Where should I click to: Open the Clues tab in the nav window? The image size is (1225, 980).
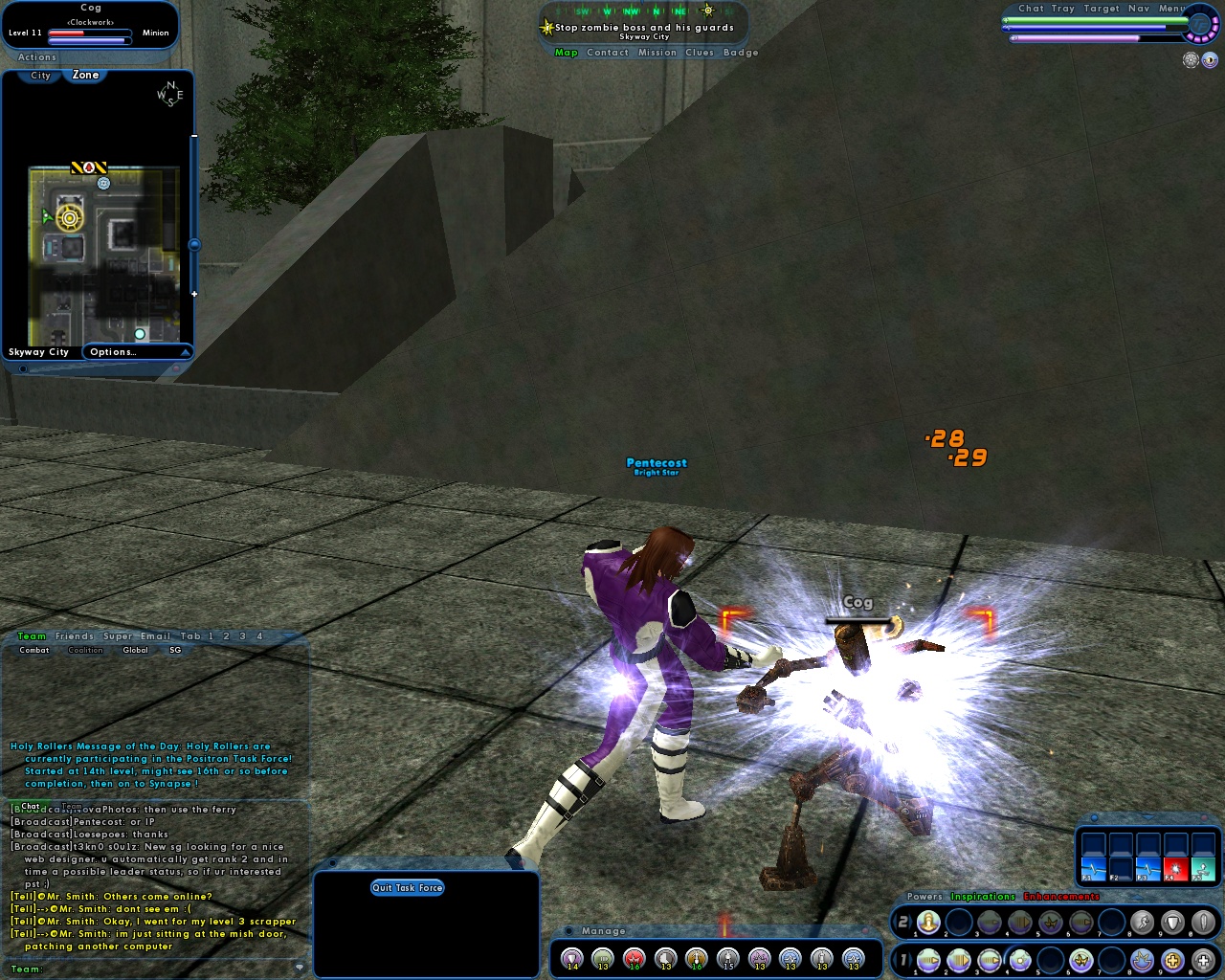click(699, 52)
